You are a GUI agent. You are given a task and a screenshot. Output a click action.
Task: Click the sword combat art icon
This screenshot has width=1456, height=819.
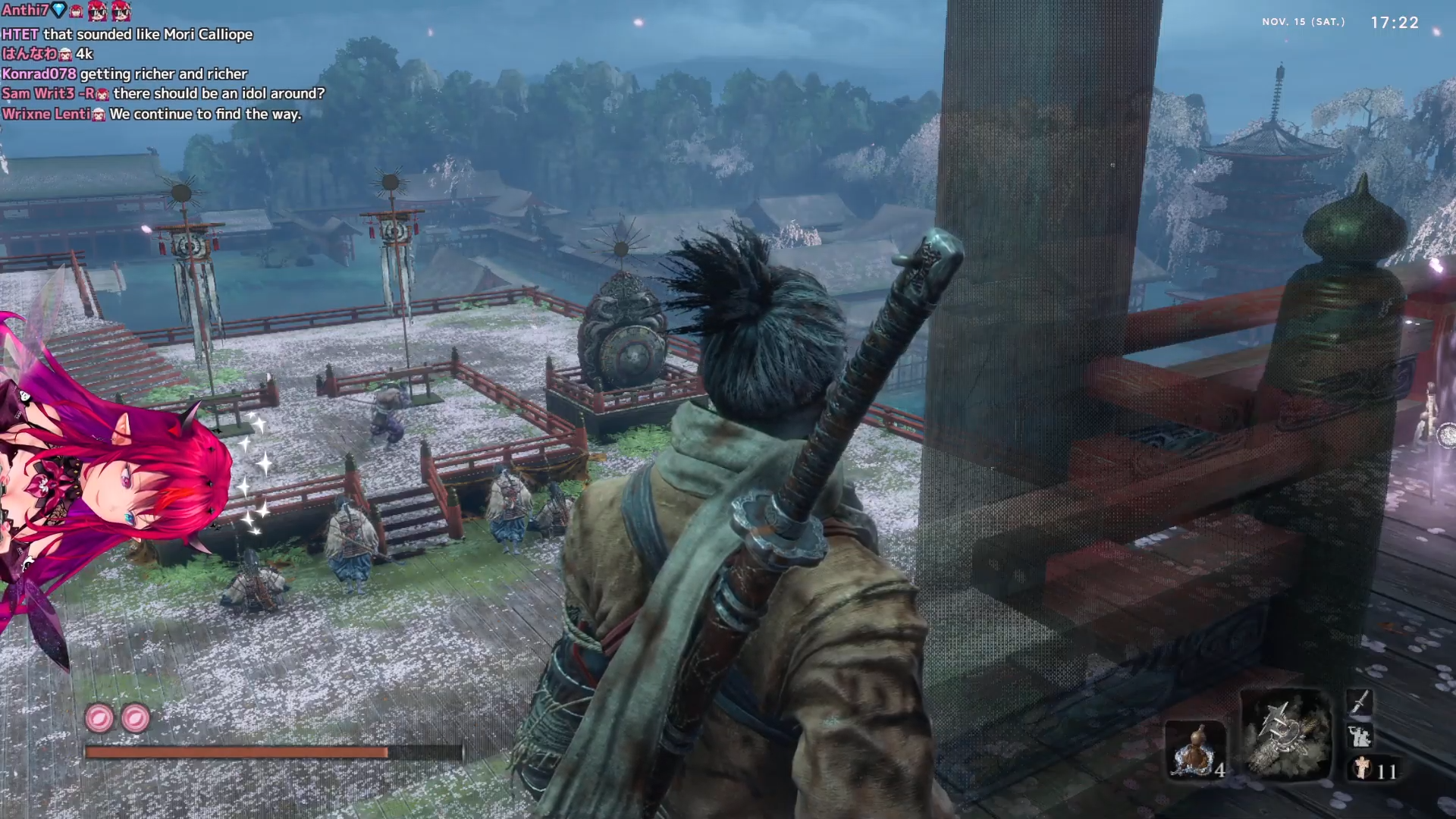click(1360, 701)
